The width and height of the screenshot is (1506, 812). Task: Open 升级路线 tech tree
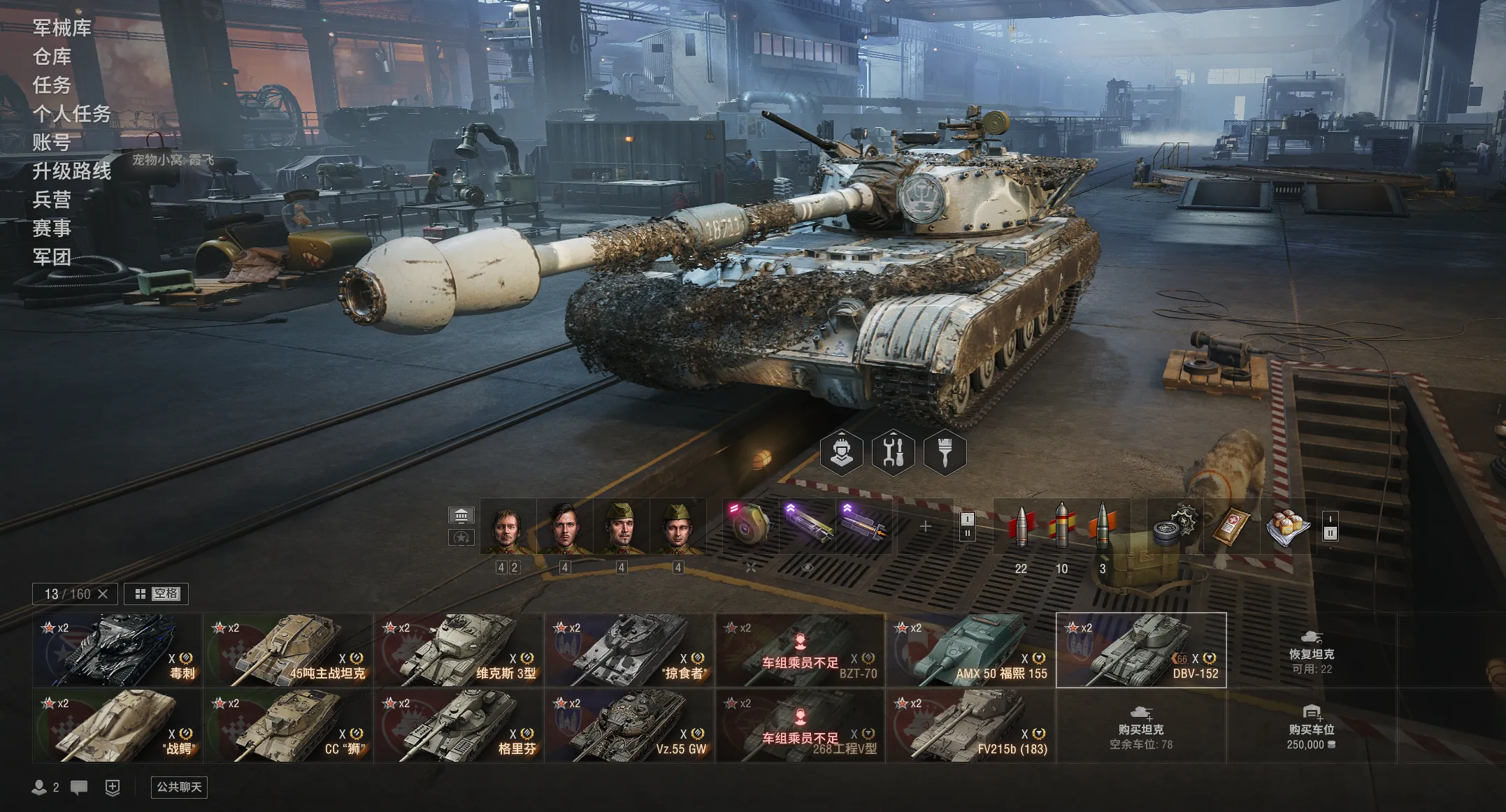71,171
